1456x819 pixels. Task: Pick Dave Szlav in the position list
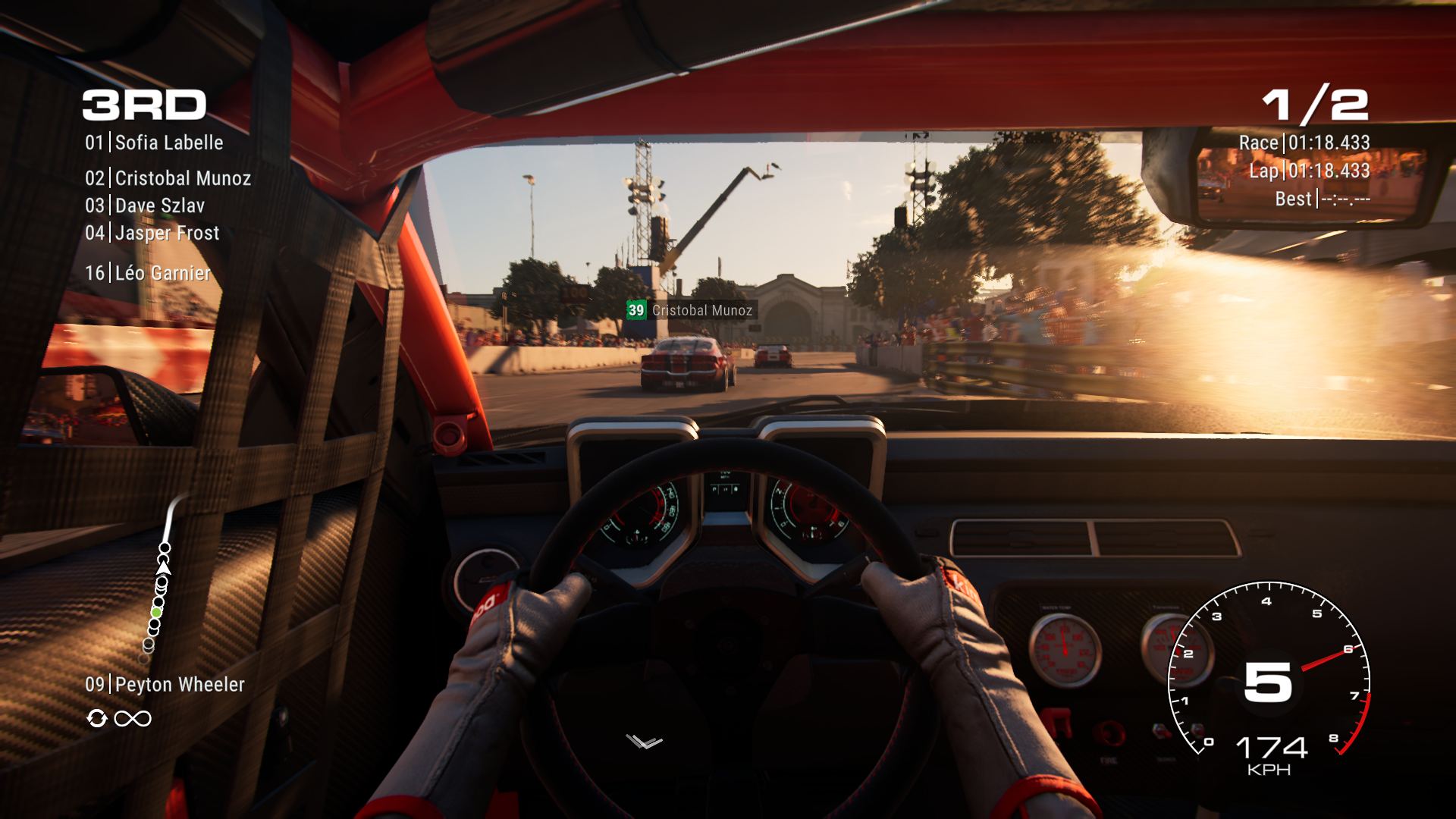point(146,206)
